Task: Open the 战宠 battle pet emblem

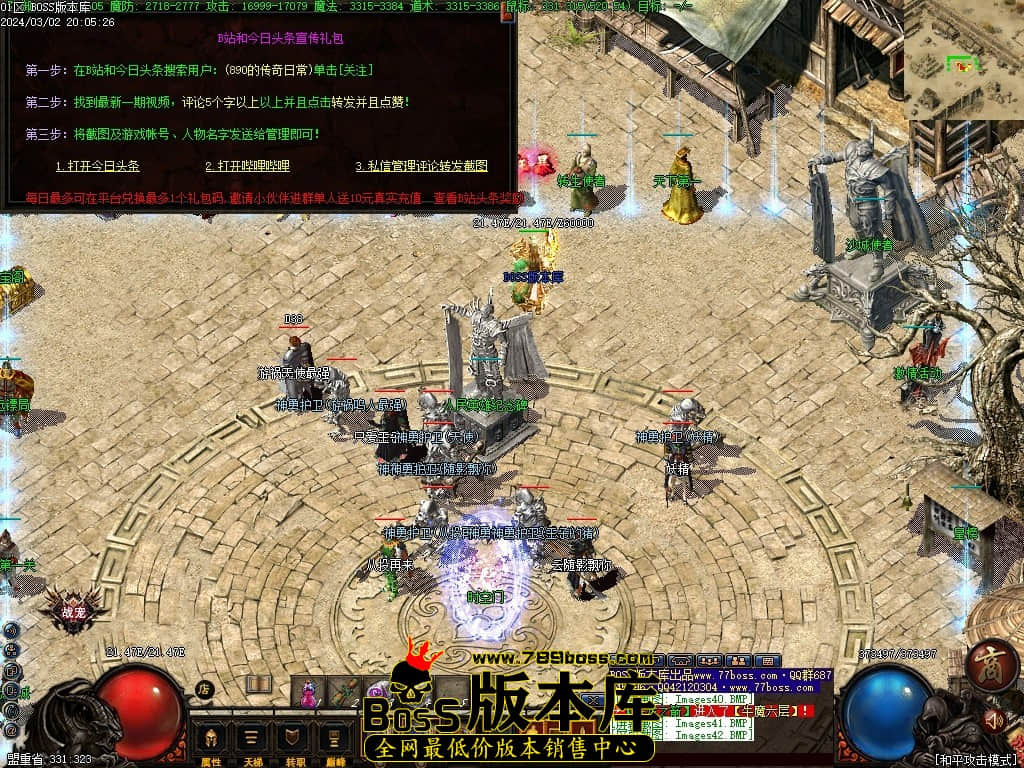Action: [x=73, y=610]
